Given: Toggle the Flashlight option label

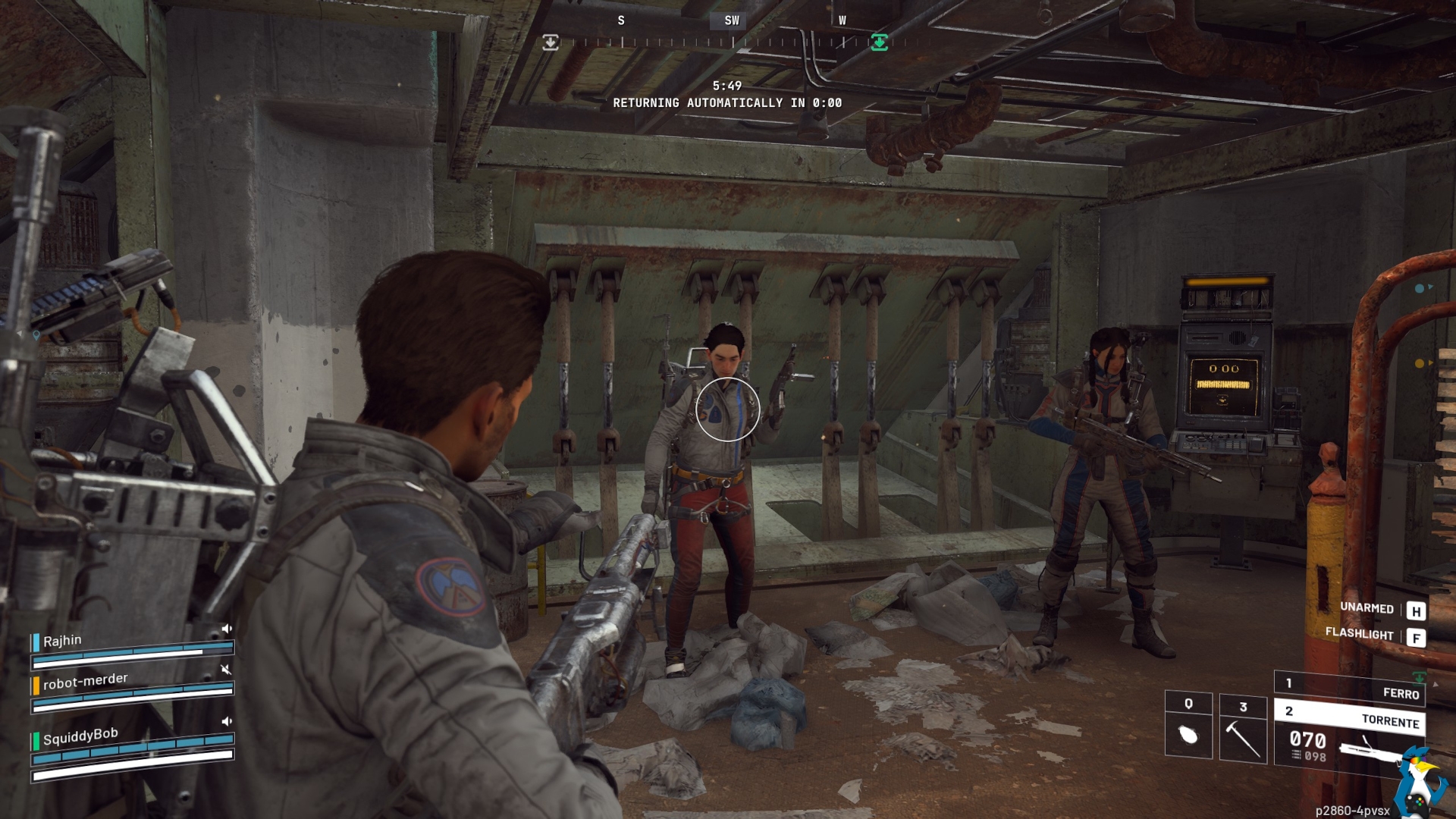Looking at the screenshot, I should pyautogui.click(x=1359, y=633).
